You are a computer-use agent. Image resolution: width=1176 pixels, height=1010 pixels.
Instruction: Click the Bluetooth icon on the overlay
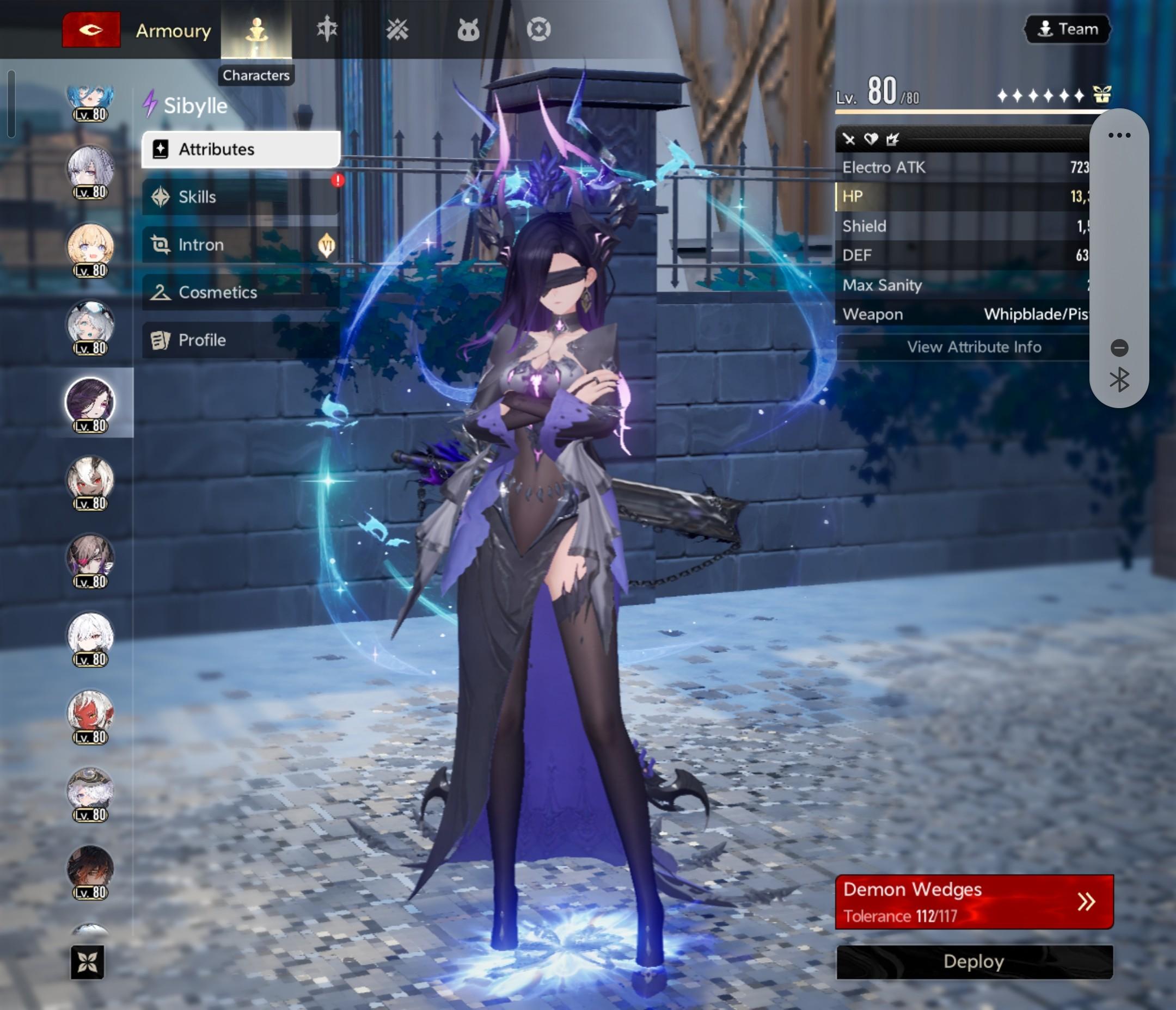point(1119,380)
